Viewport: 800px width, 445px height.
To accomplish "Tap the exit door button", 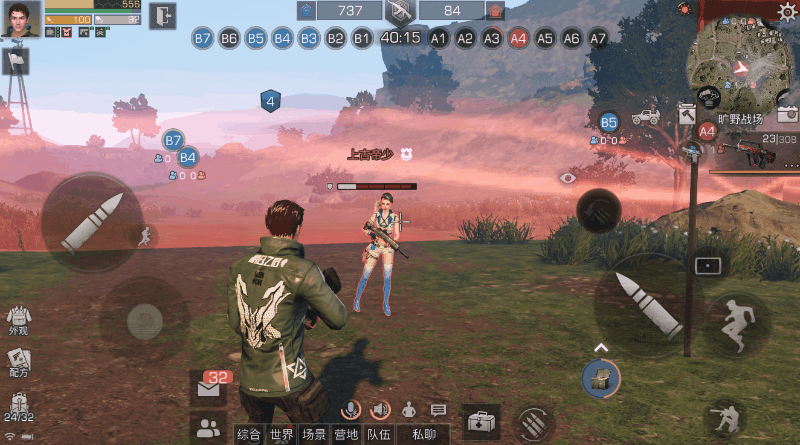I will pos(162,16).
